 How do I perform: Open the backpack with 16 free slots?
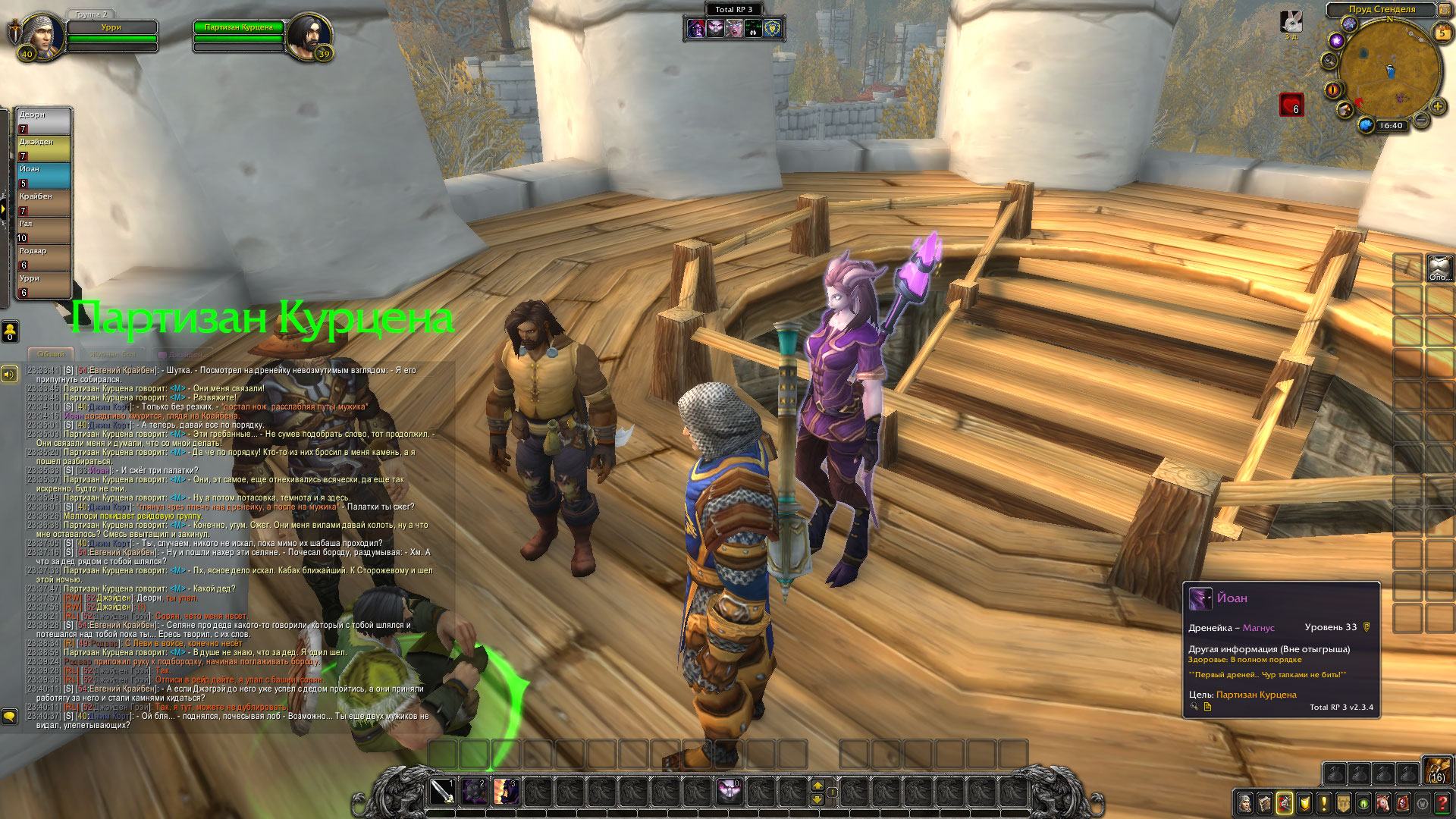pyautogui.click(x=1436, y=770)
